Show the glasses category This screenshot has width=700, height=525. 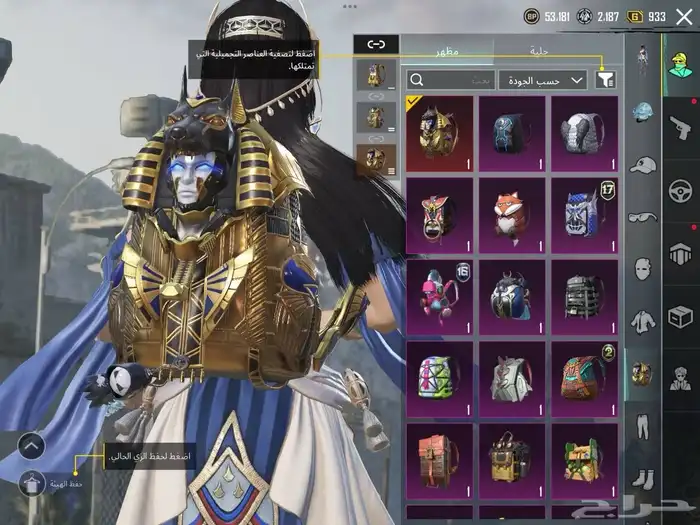[x=642, y=217]
